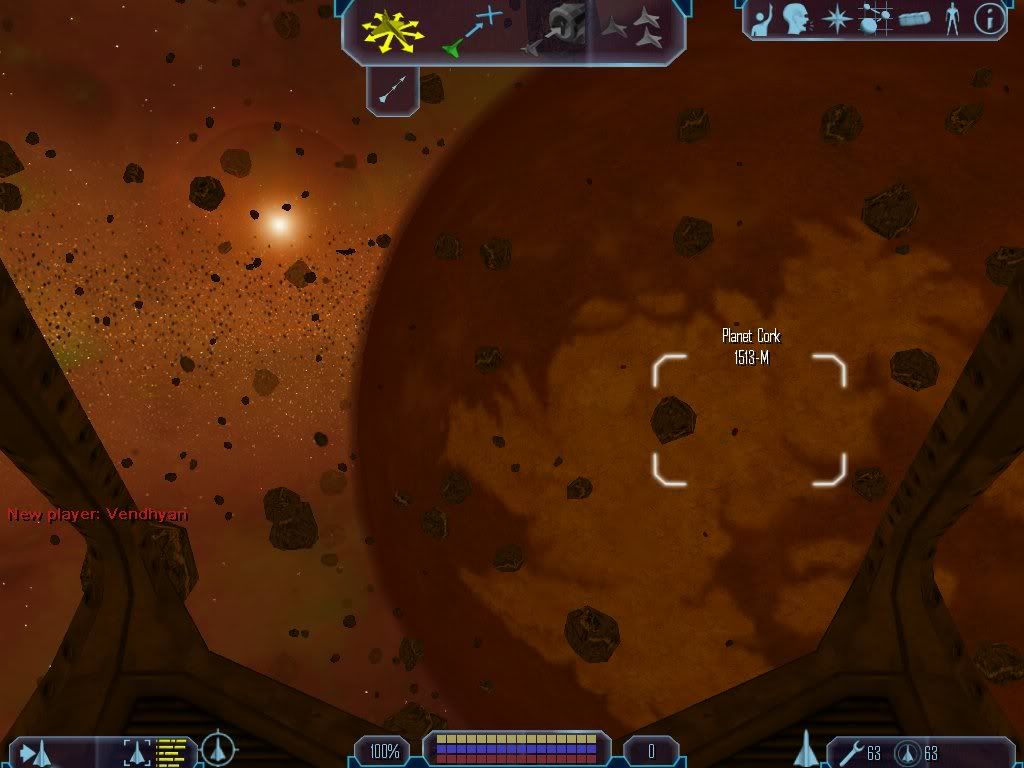The height and width of the screenshot is (768, 1024).
Task: Open the waving-figure chat icon
Action: tap(762, 19)
